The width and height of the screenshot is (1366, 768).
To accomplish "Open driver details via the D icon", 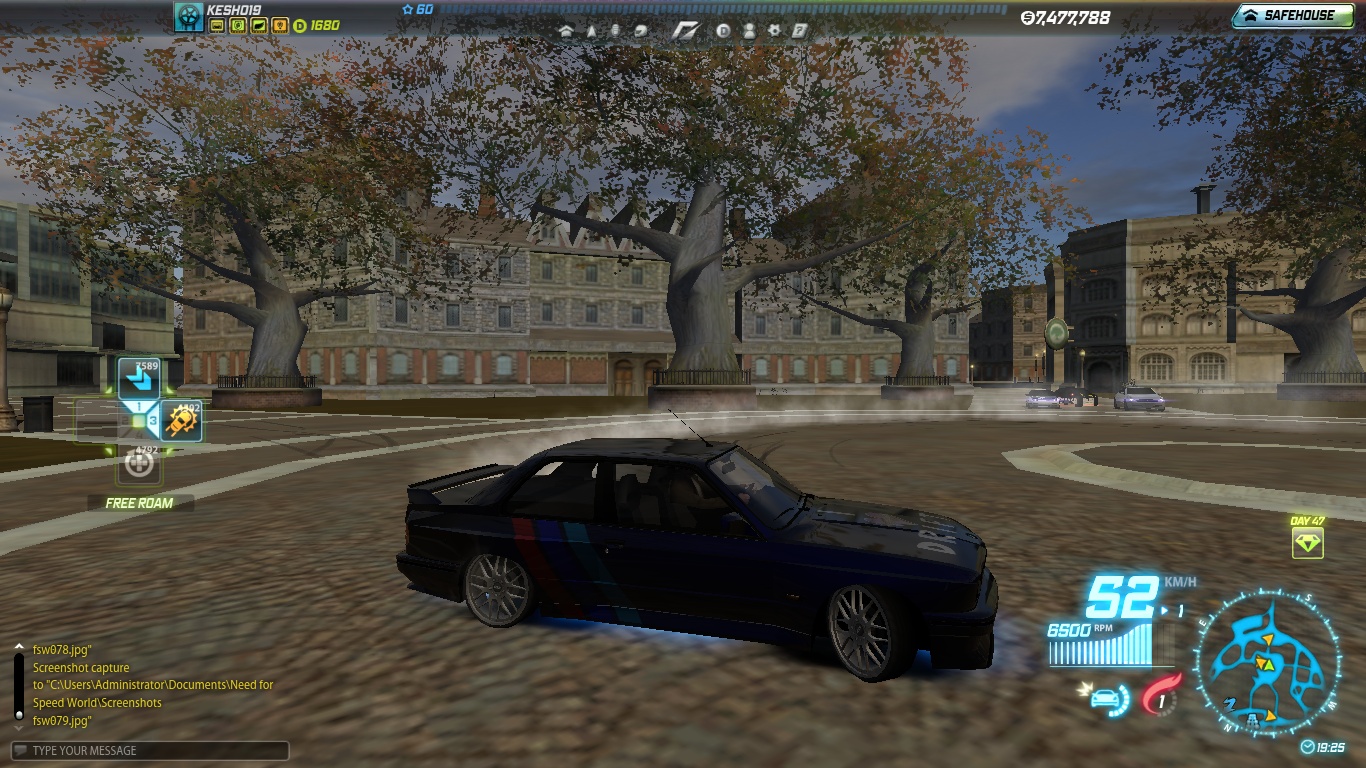I will click(723, 30).
